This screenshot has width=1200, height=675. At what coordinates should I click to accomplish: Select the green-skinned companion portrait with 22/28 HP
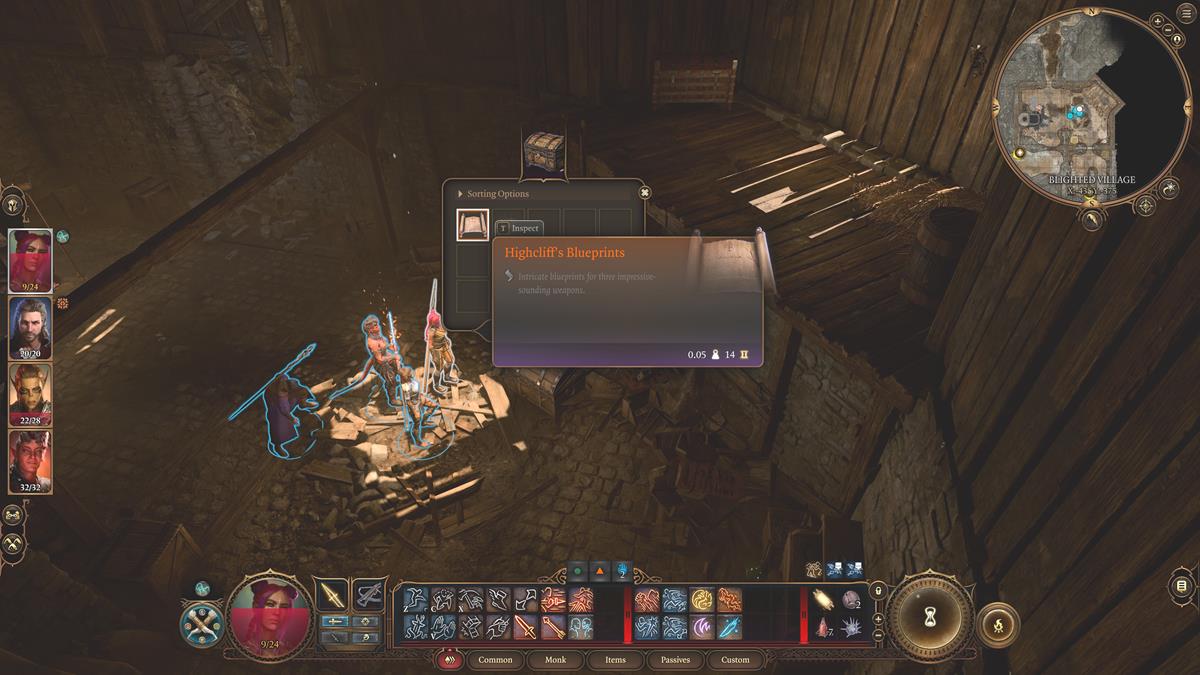(30, 393)
